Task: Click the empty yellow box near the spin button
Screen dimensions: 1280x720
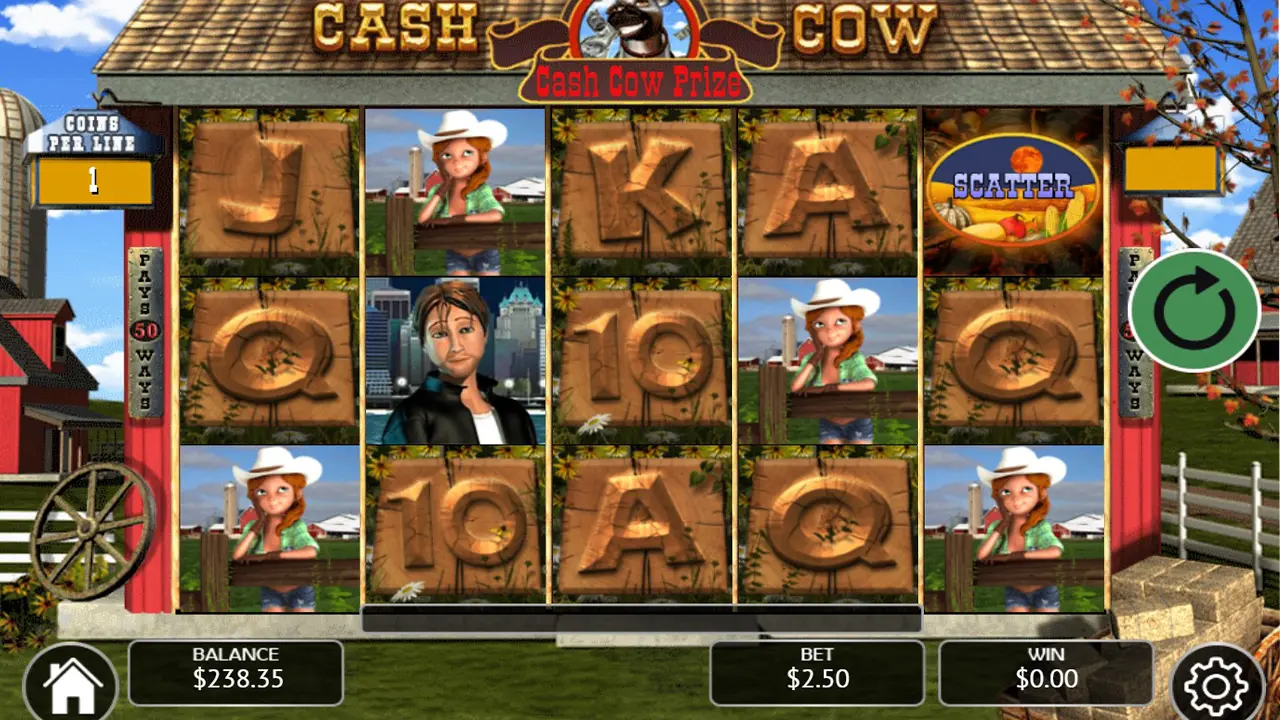Action: click(x=1172, y=168)
